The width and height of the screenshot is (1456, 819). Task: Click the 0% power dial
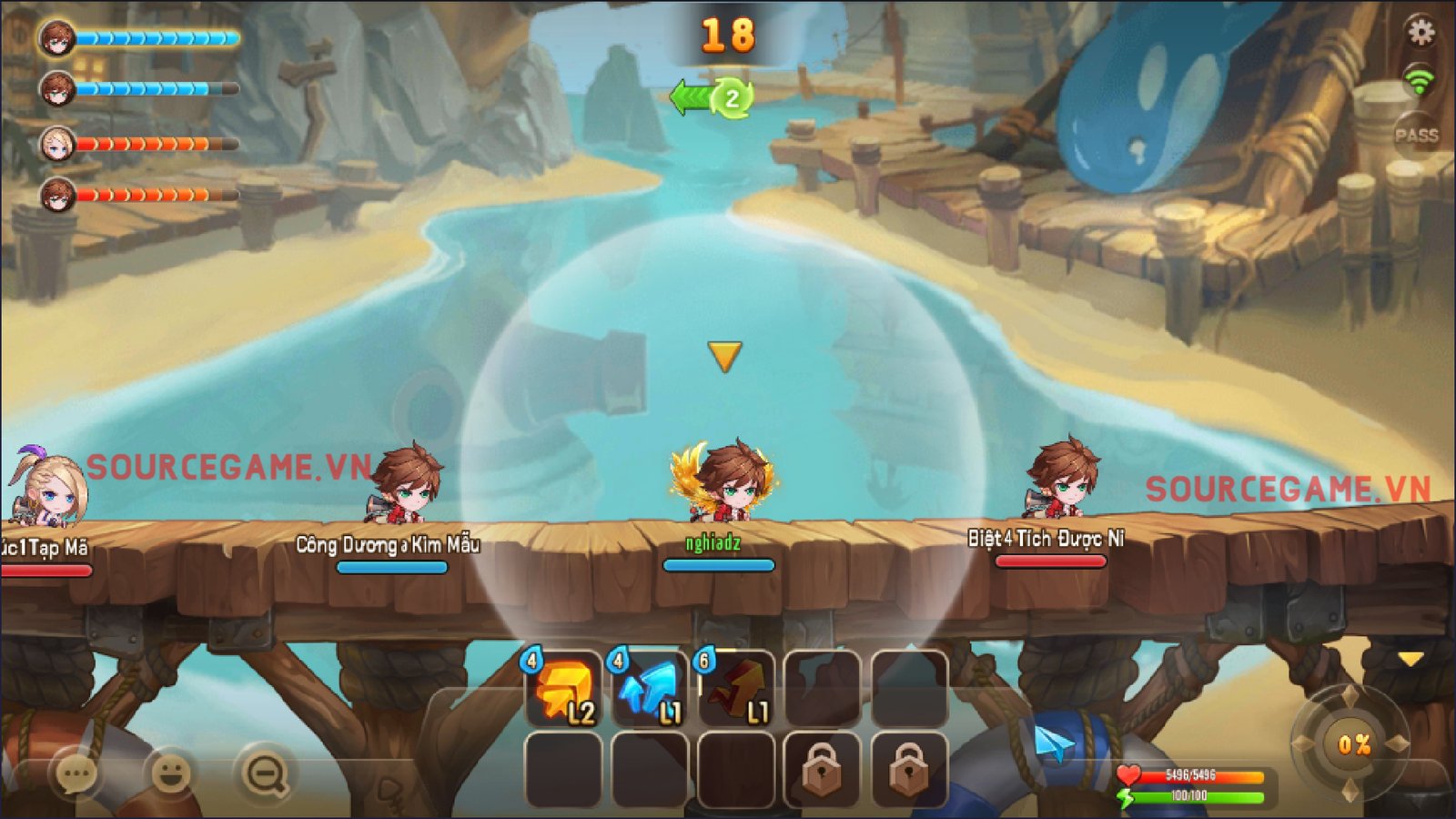click(x=1353, y=744)
